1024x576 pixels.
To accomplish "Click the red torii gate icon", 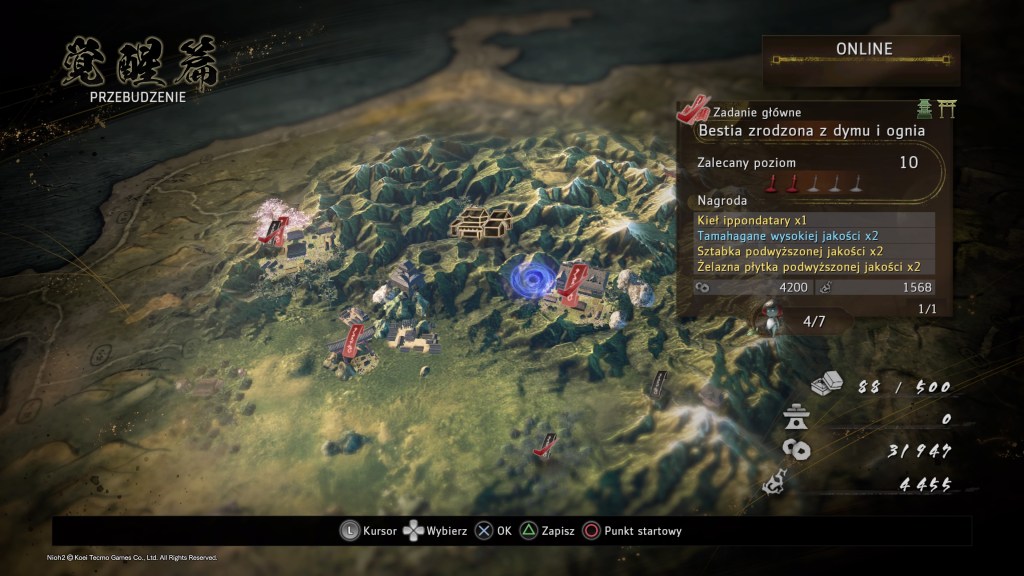I will click(x=944, y=110).
